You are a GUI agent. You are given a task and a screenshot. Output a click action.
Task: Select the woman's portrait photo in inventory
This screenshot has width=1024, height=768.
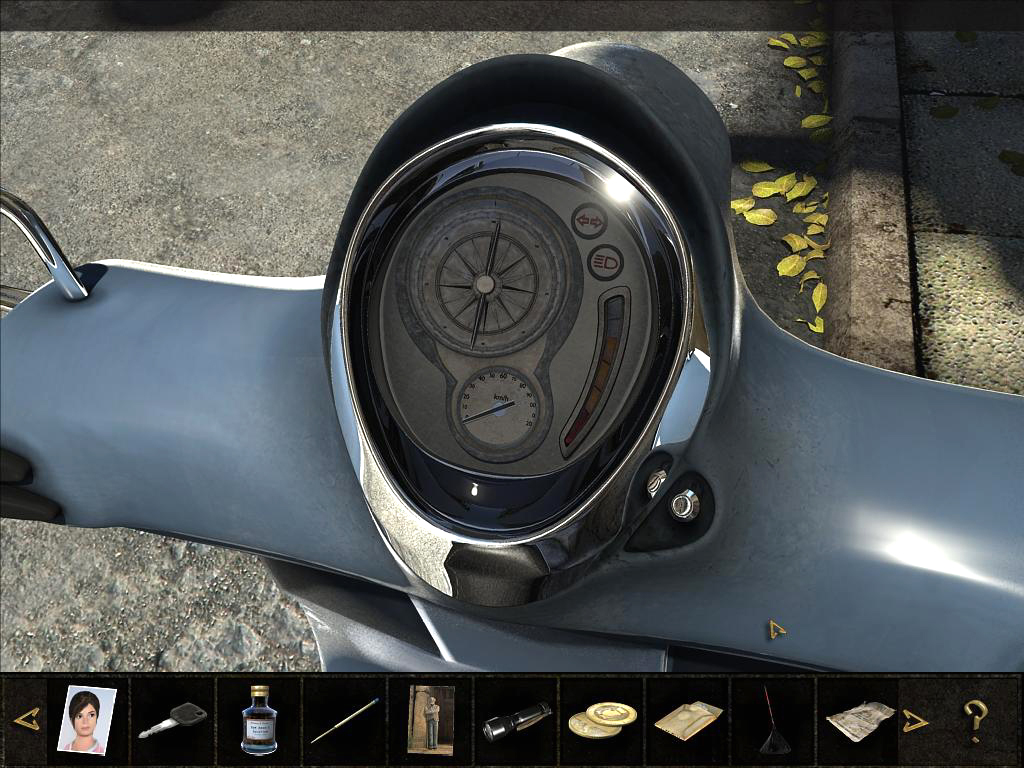pyautogui.click(x=87, y=718)
